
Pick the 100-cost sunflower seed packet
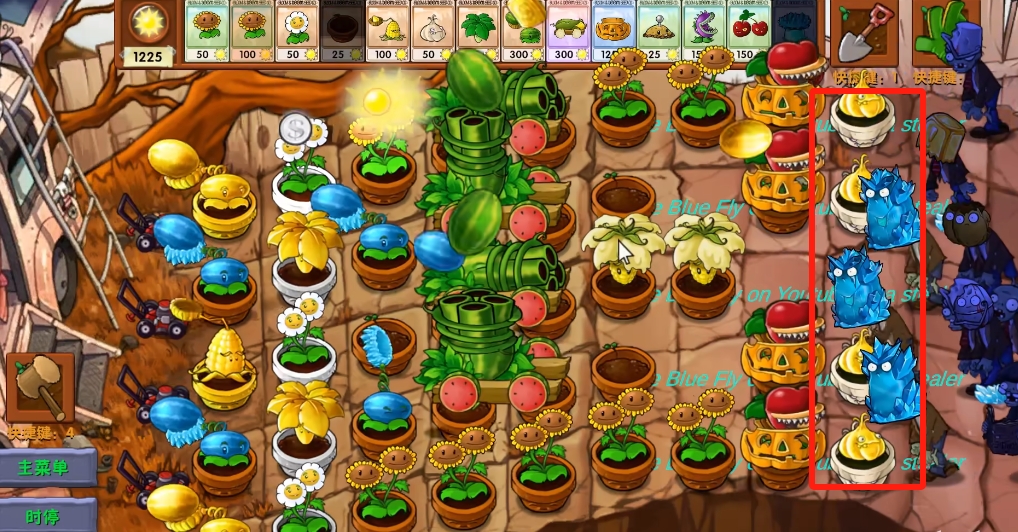[252, 34]
